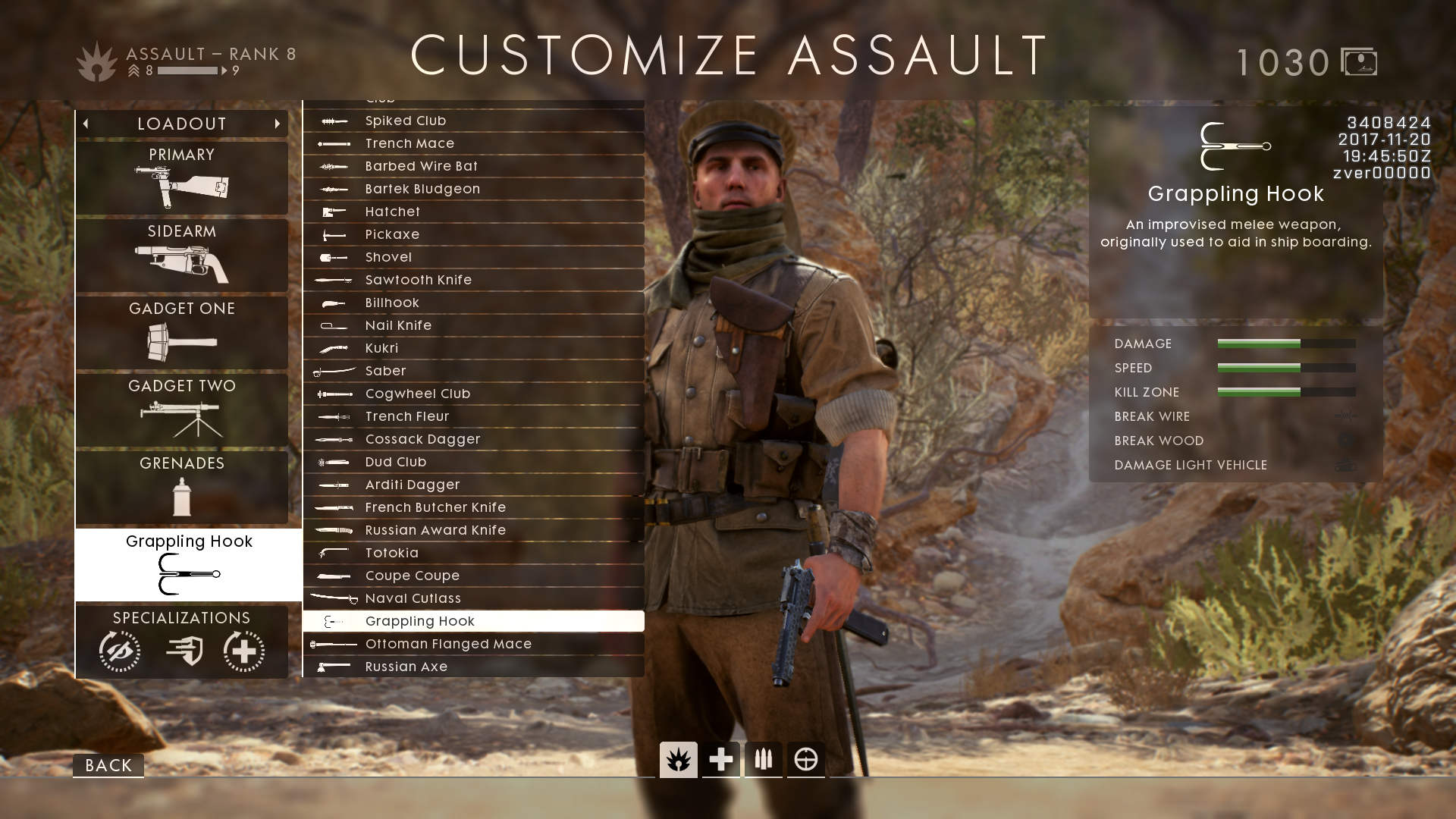Select the Kukri knife entry
The height and width of the screenshot is (819, 1456).
tap(473, 348)
